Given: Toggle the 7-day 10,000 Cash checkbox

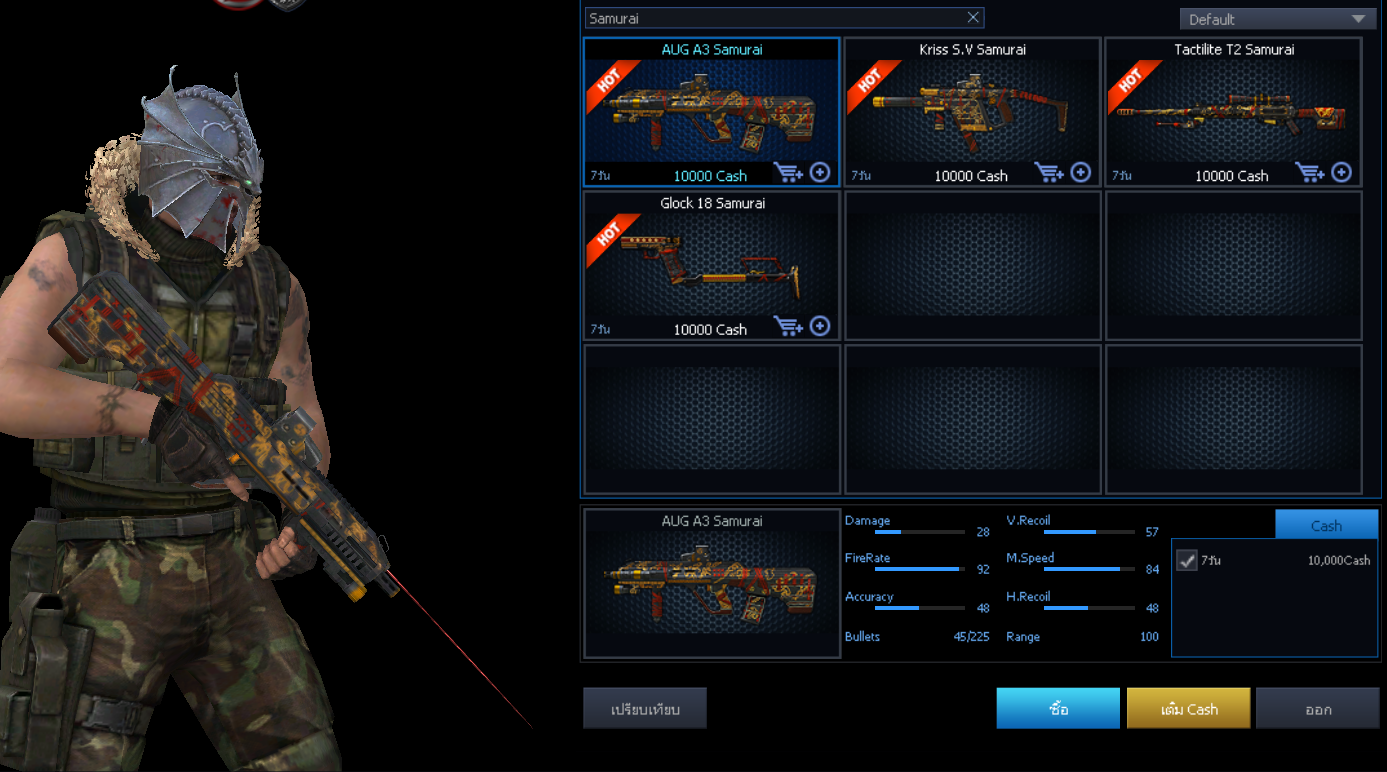Looking at the screenshot, I should click(x=1187, y=560).
